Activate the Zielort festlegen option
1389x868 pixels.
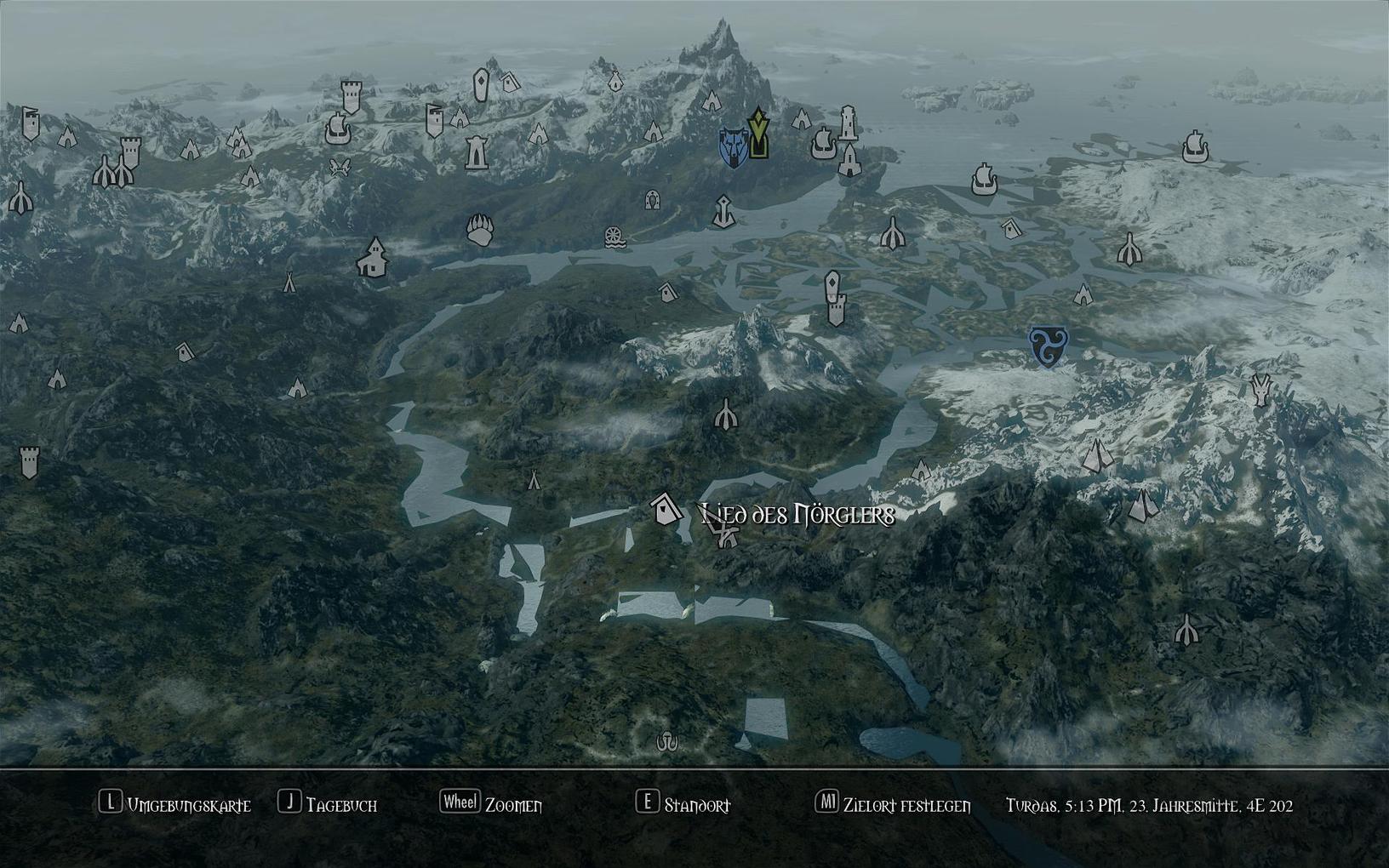(894, 804)
